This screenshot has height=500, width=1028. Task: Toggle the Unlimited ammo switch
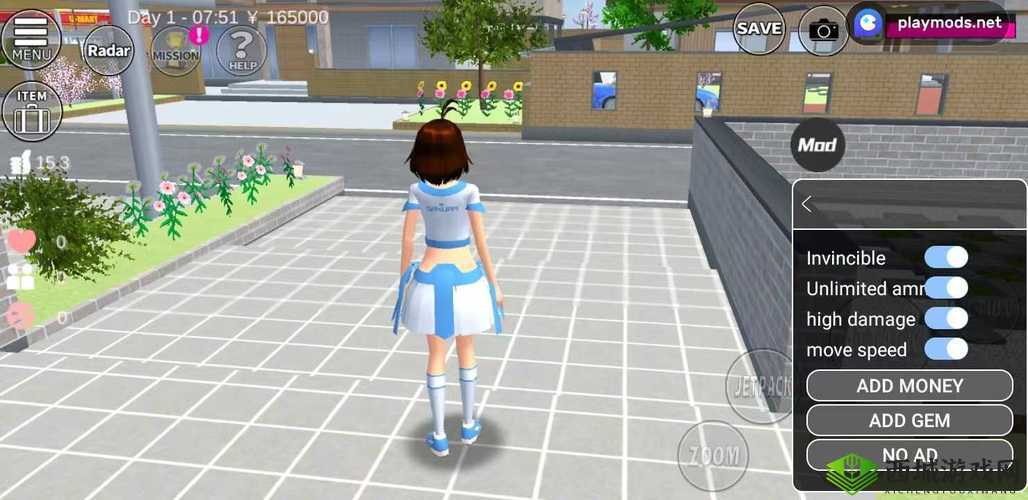[x=946, y=288]
